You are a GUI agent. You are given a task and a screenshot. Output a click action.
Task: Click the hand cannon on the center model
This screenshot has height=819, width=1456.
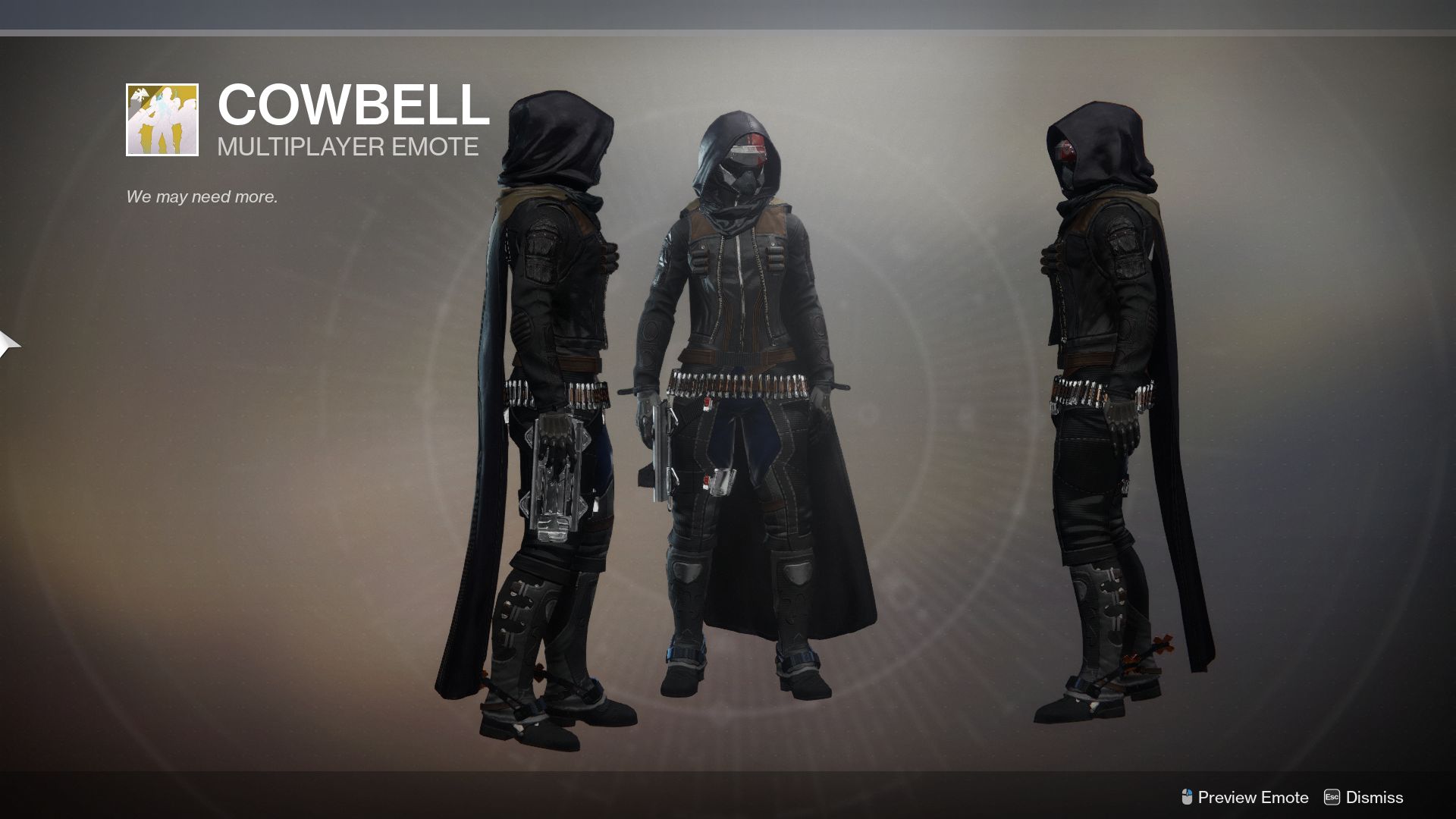click(x=661, y=447)
